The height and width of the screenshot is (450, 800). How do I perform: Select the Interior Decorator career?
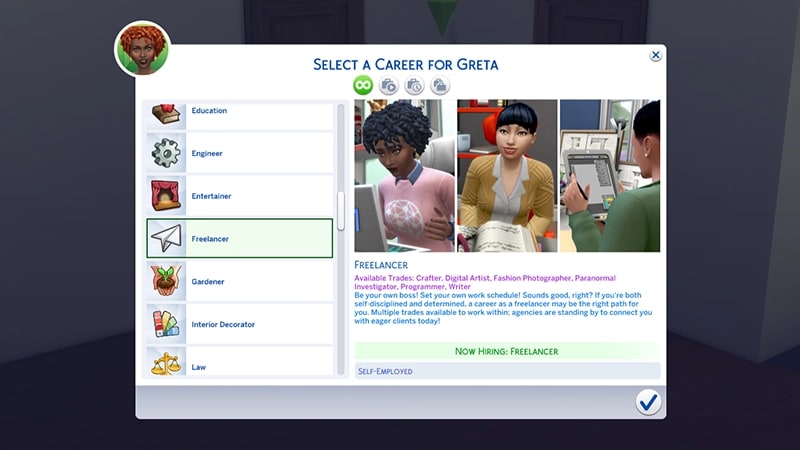(x=240, y=325)
